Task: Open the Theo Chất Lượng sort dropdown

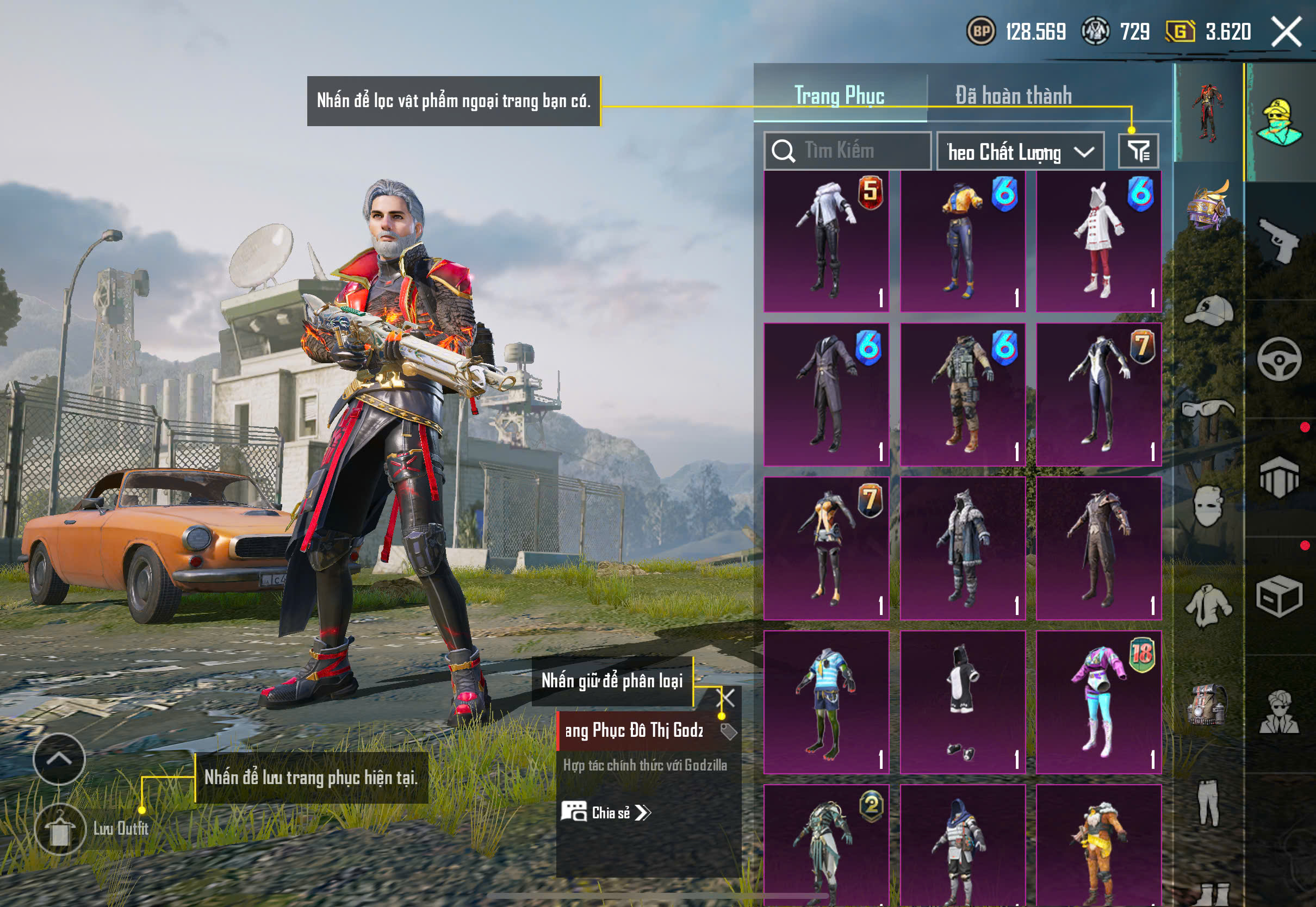Action: pos(1020,152)
